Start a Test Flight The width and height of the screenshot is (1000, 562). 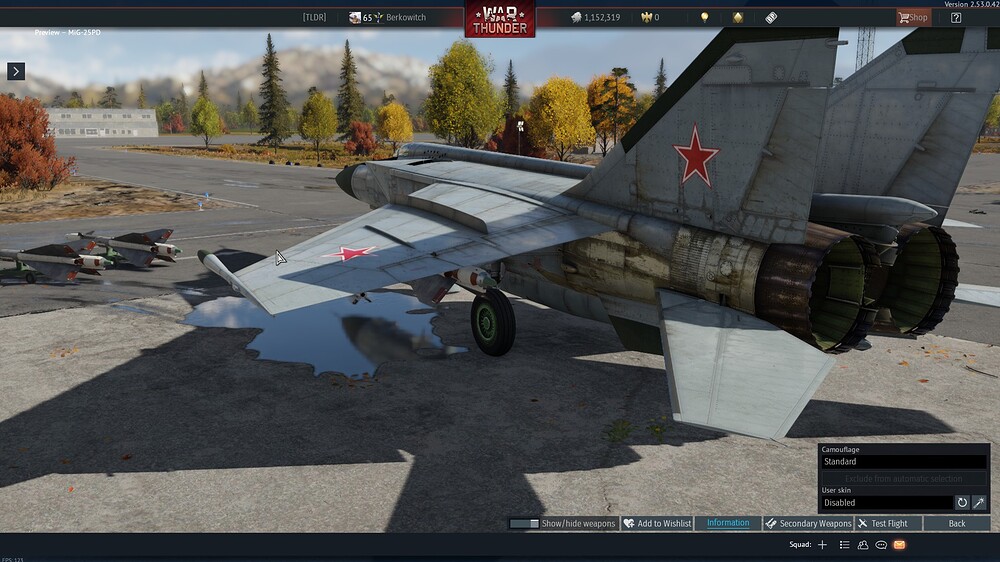(x=882, y=523)
